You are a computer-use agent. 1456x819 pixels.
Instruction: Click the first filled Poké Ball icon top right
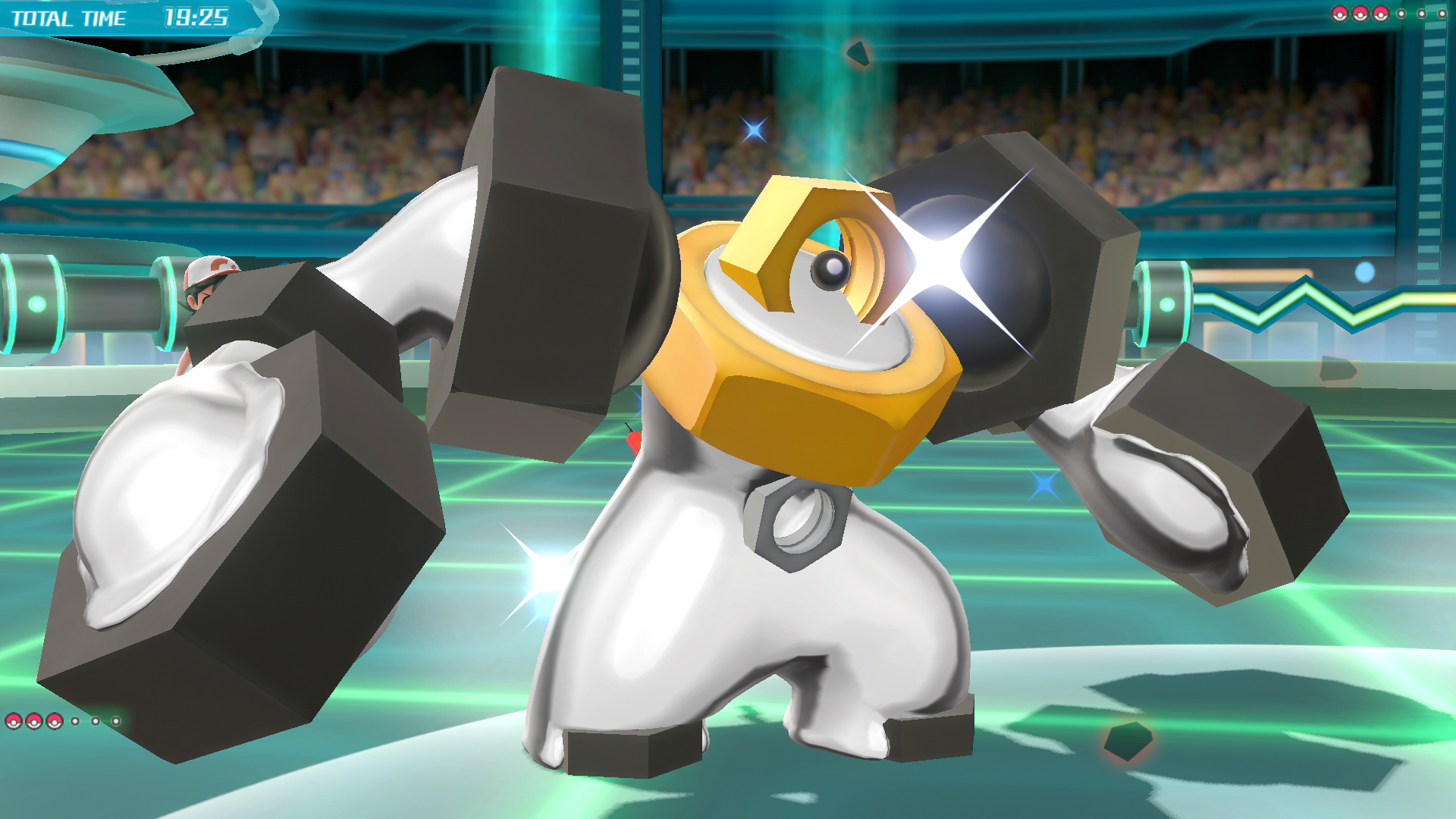pos(1339,14)
